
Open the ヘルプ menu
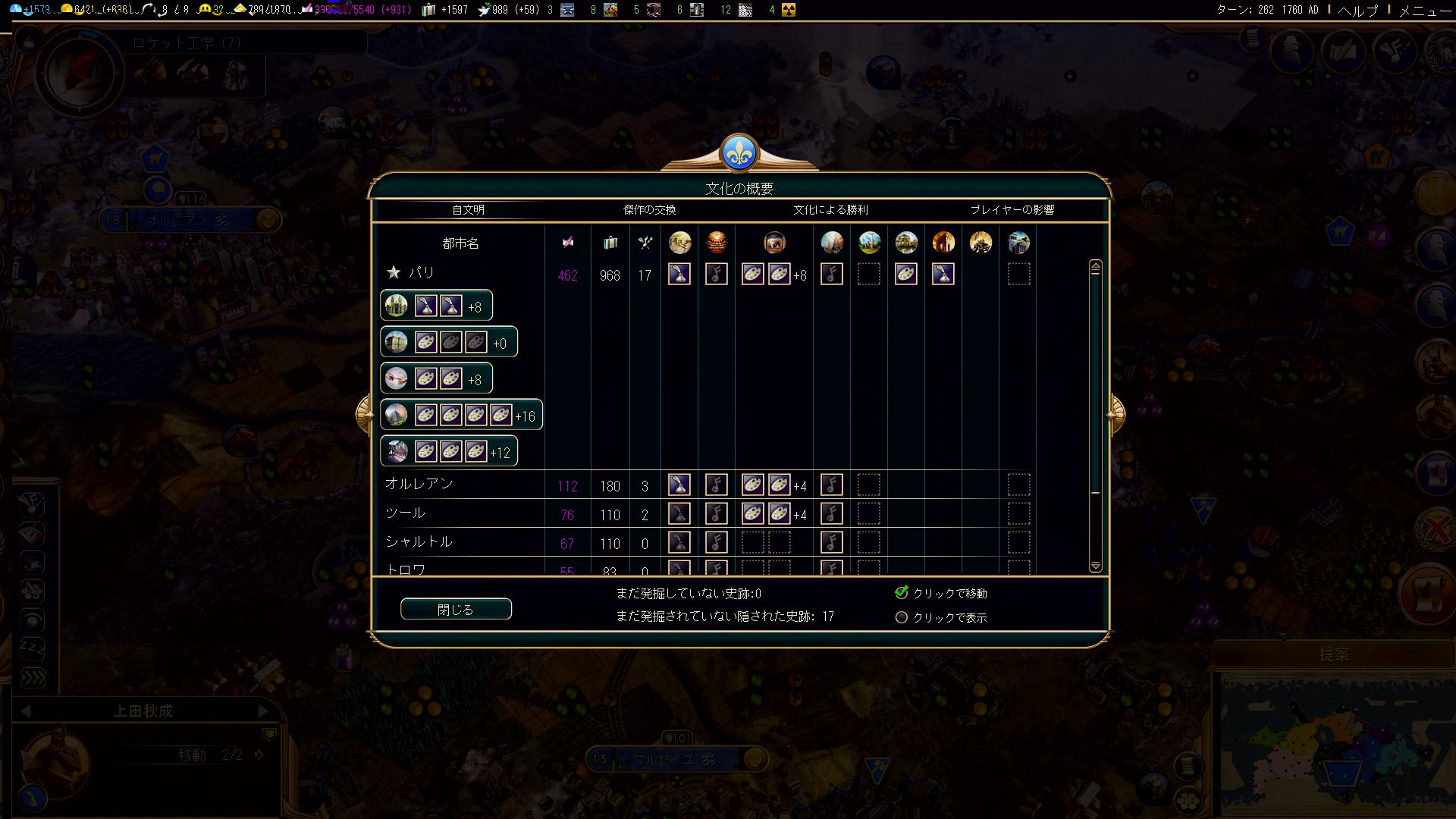pos(1357,10)
